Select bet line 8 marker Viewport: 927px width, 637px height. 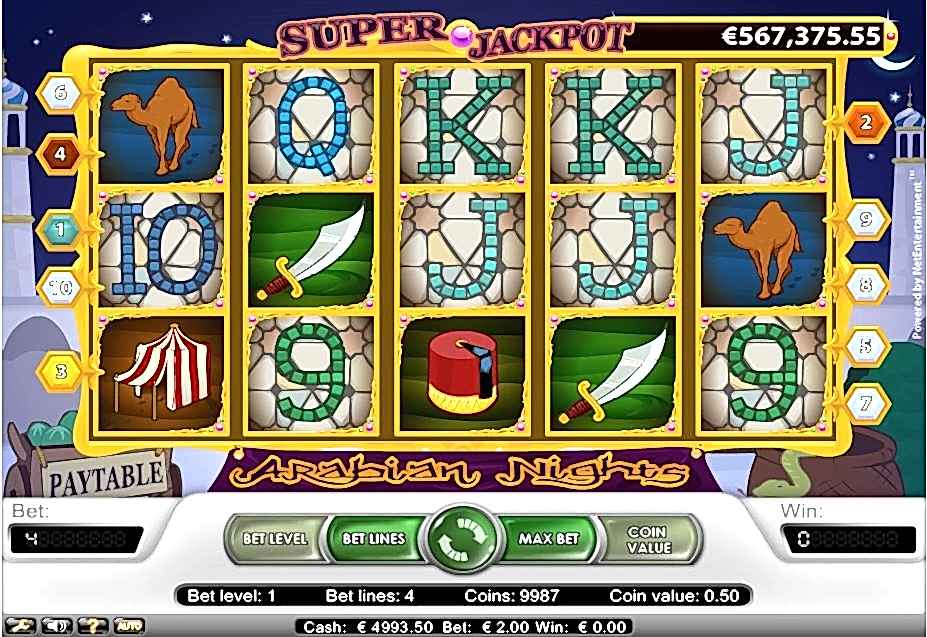(866, 285)
